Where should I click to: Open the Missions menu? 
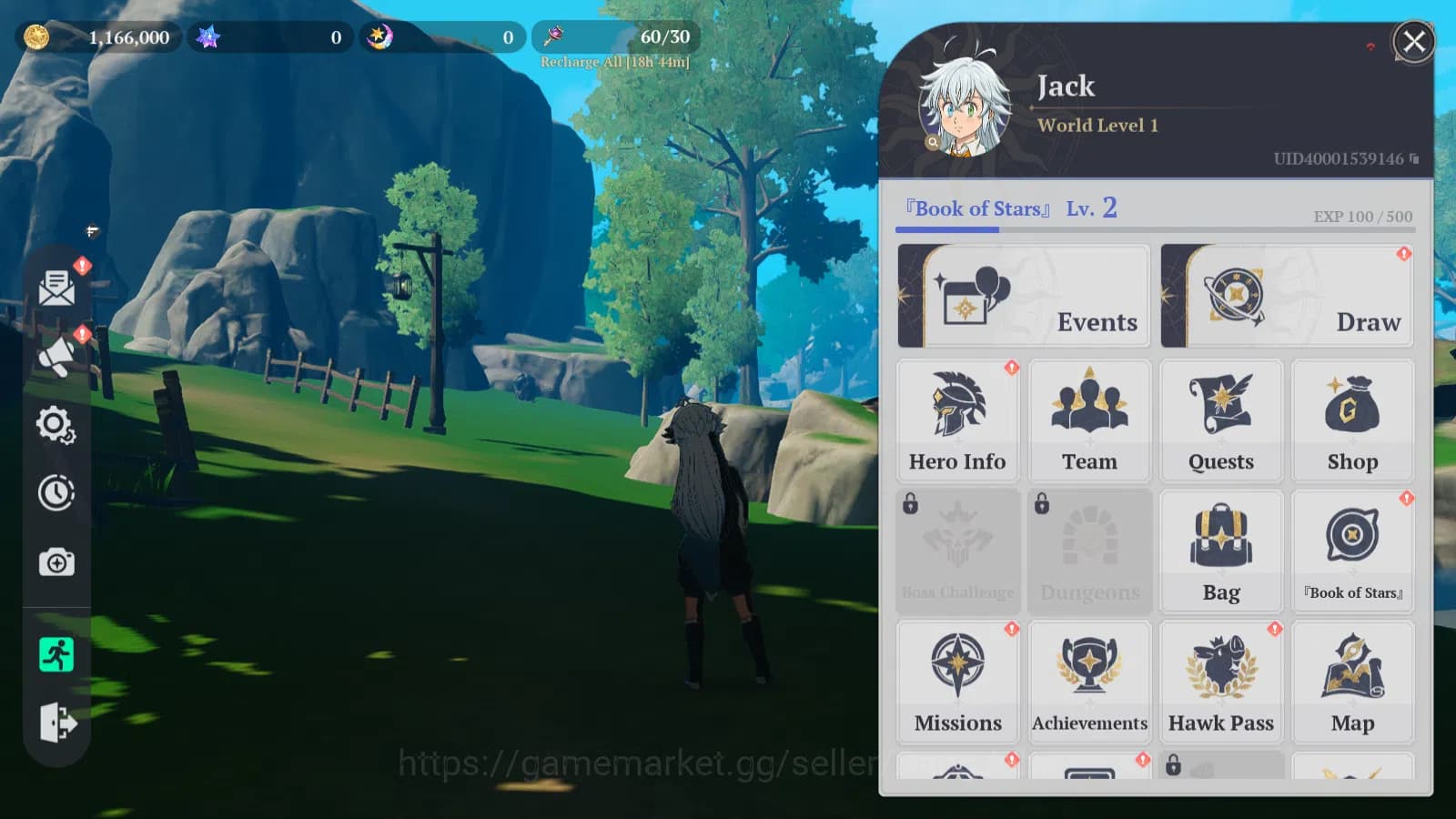point(957,682)
